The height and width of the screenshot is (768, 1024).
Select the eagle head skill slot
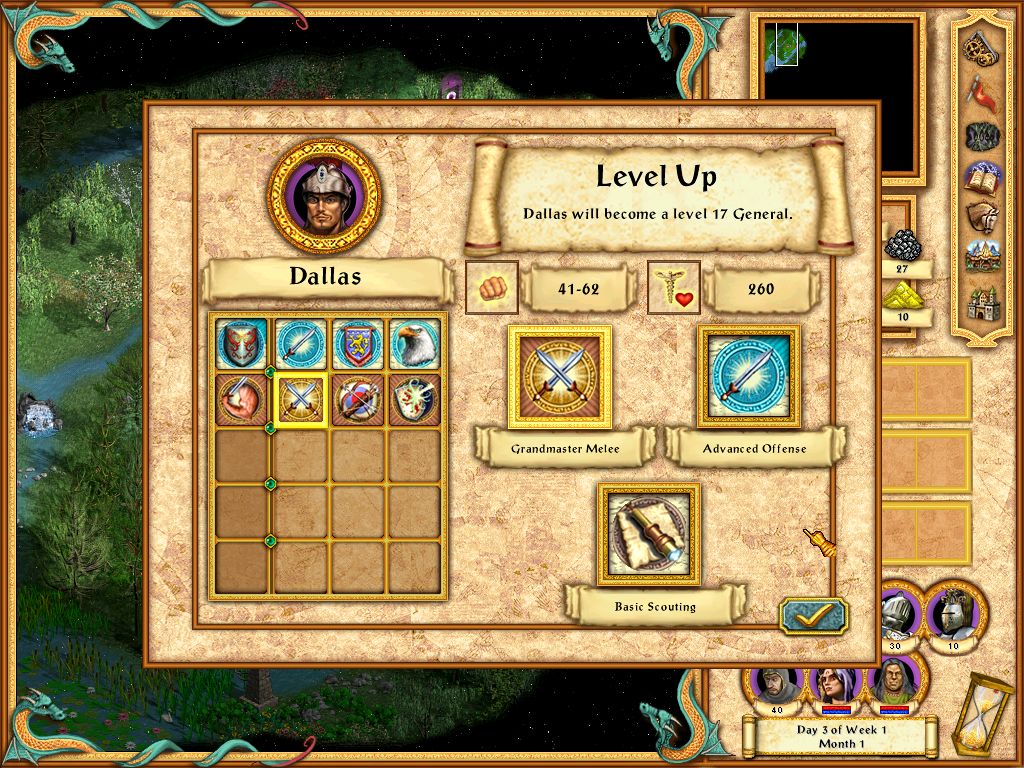tap(414, 343)
